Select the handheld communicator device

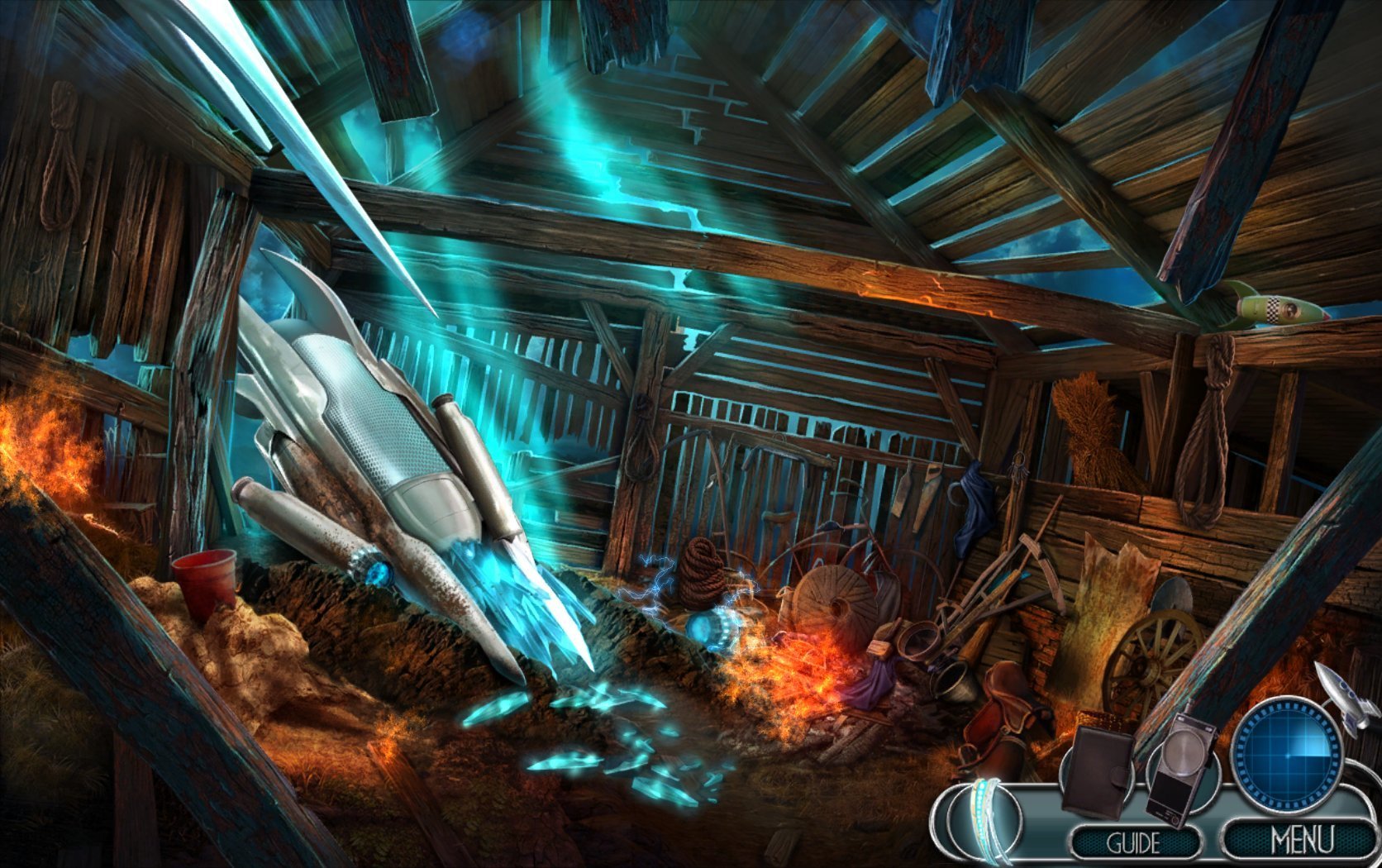pyautogui.click(x=1182, y=766)
